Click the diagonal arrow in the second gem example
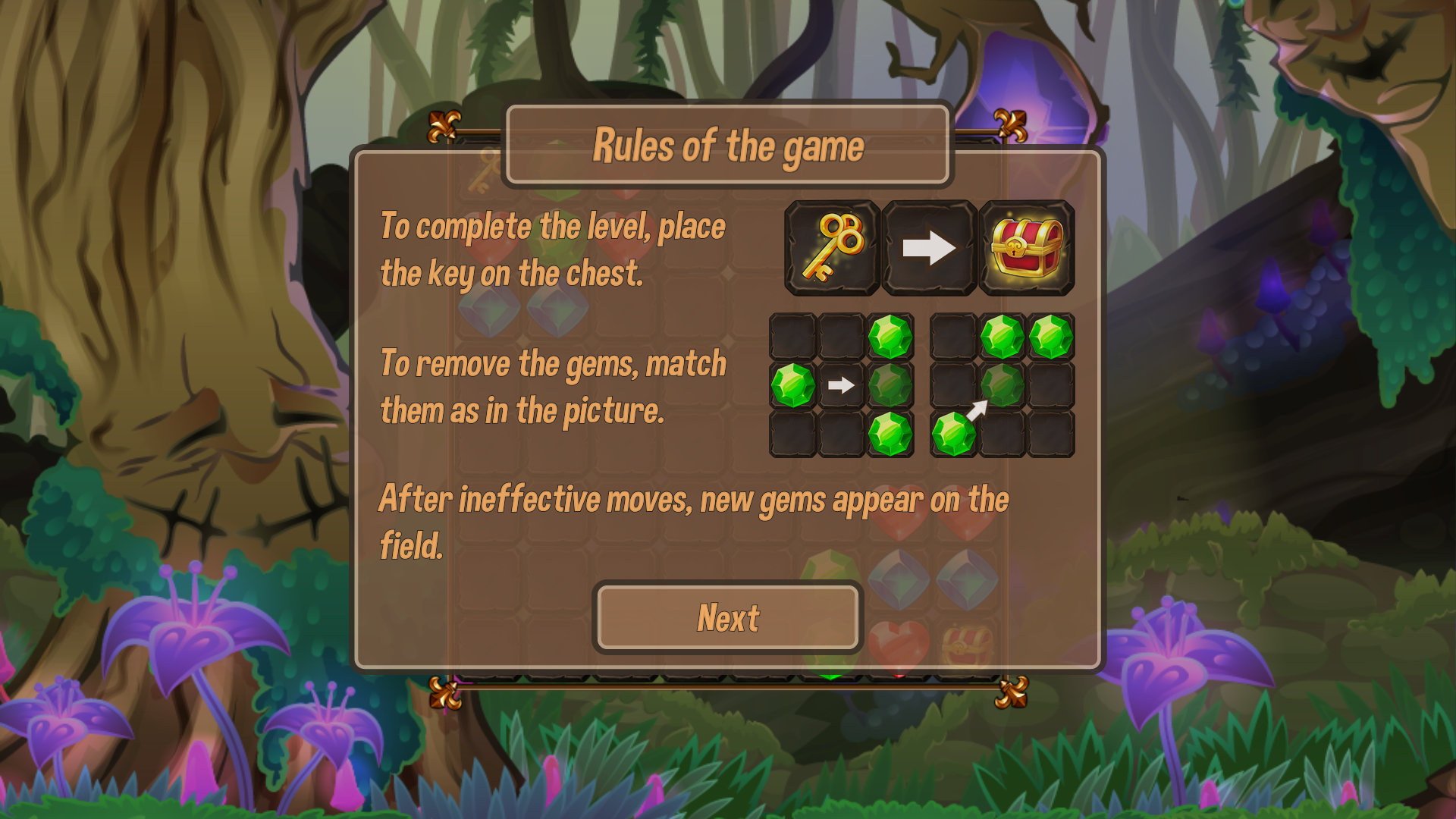 tap(979, 409)
